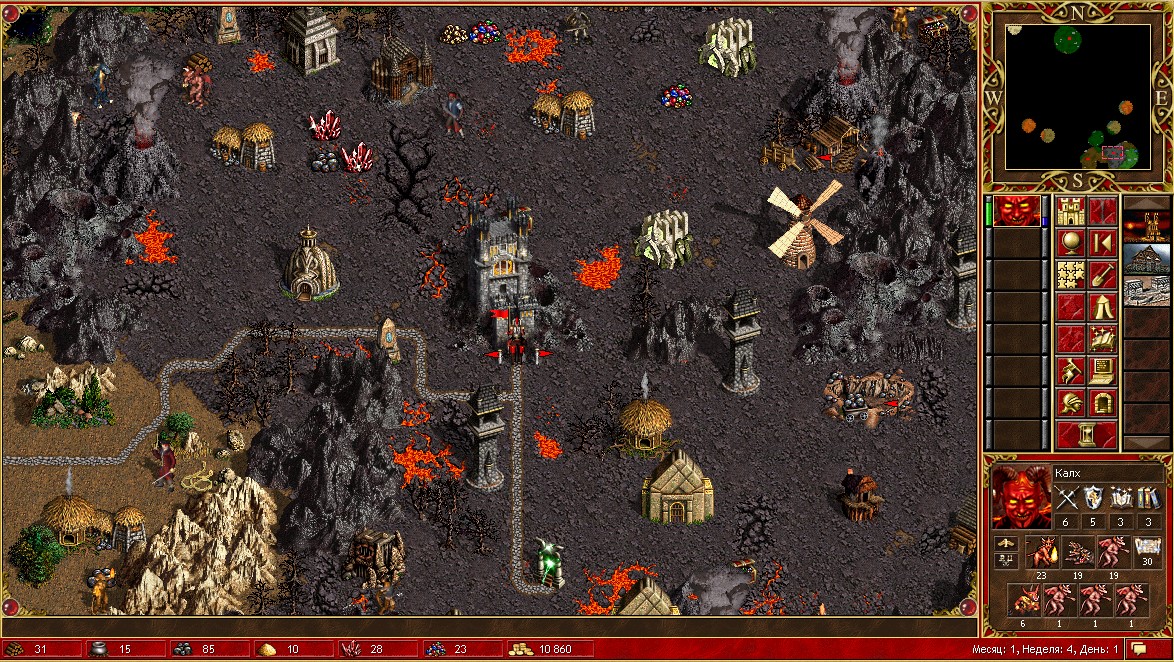Select the hell hound stack of 19

click(1078, 553)
